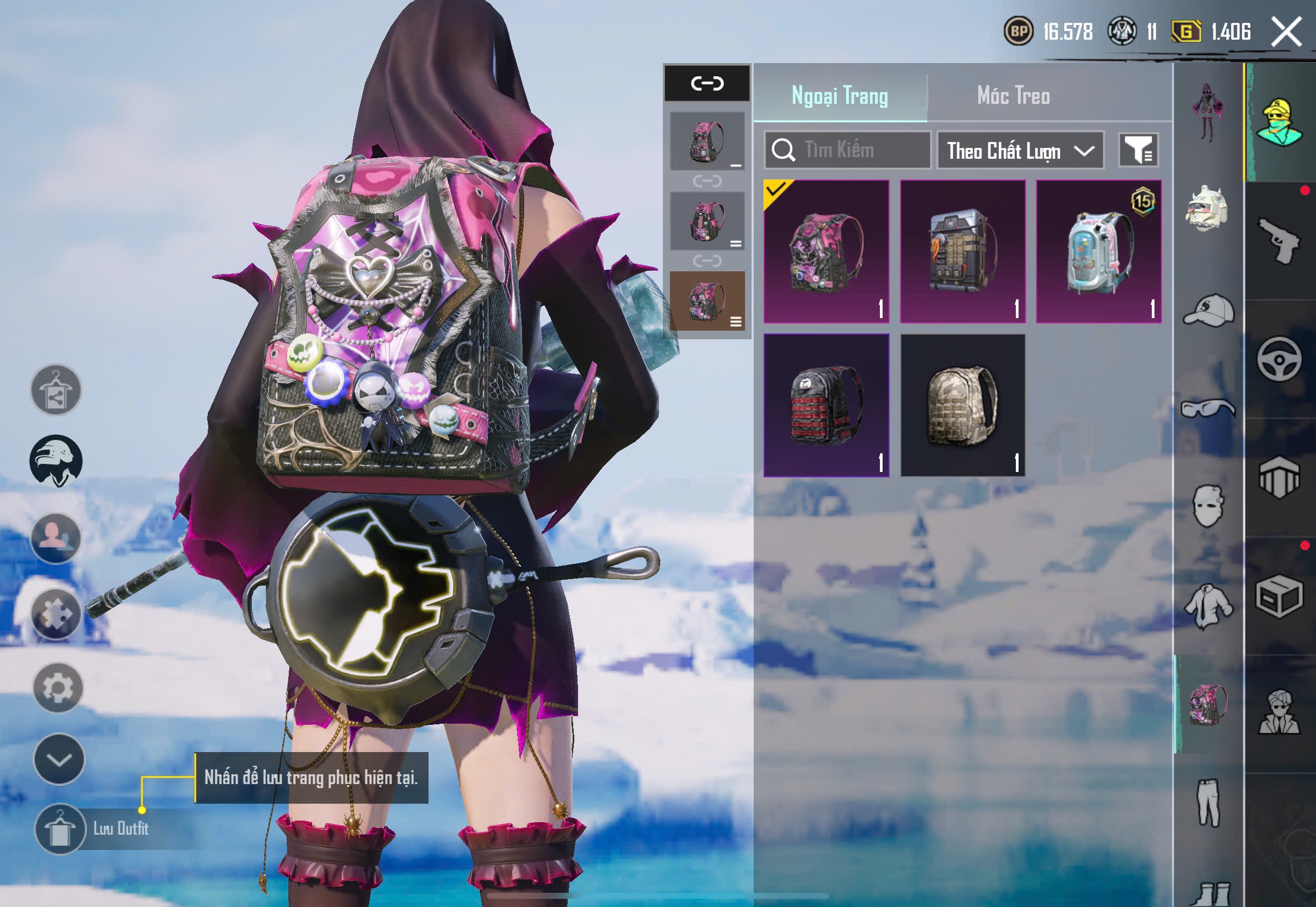Toggle the chain link button above presets
This screenshot has height=907, width=1316.
(707, 83)
